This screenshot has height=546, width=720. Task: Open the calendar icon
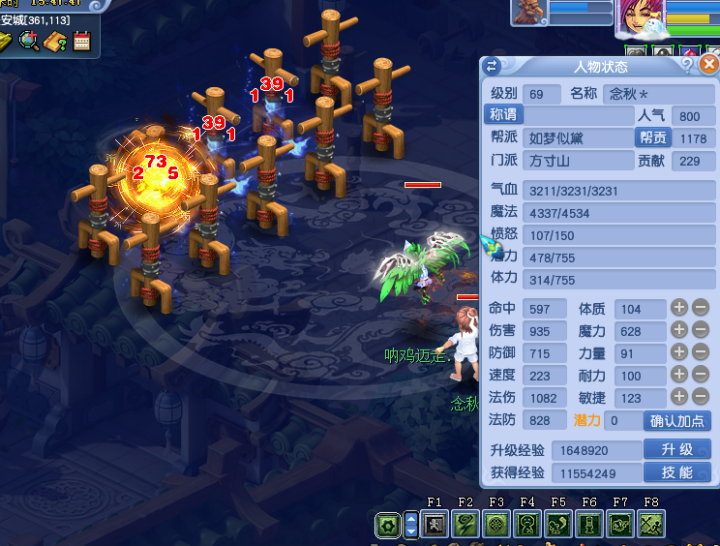pos(81,41)
